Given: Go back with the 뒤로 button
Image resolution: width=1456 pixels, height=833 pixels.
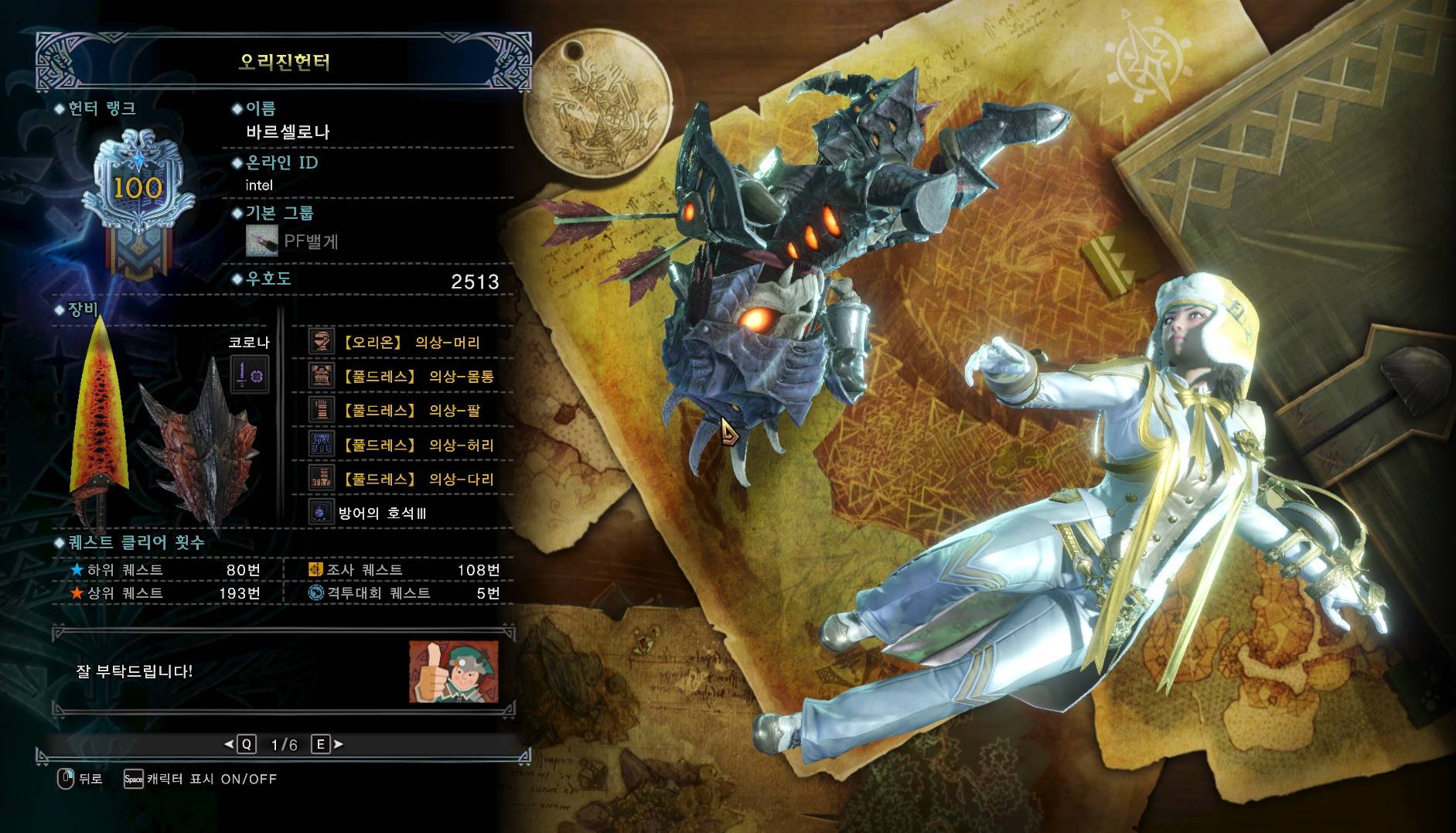Looking at the screenshot, I should [80, 779].
